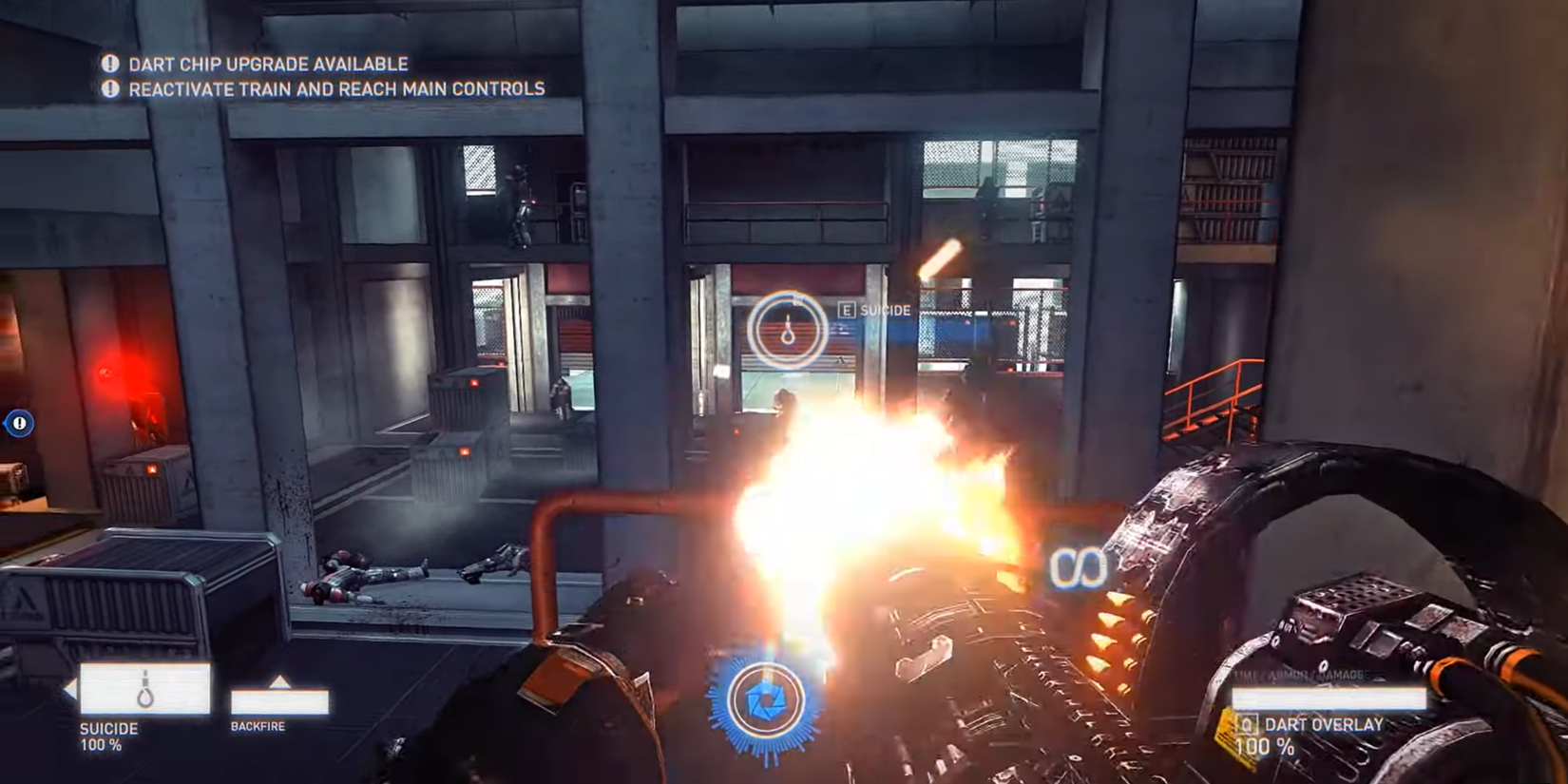The height and width of the screenshot is (784, 1568).
Task: Open the Q key badge near DART OVERLAY
Action: click(1249, 725)
